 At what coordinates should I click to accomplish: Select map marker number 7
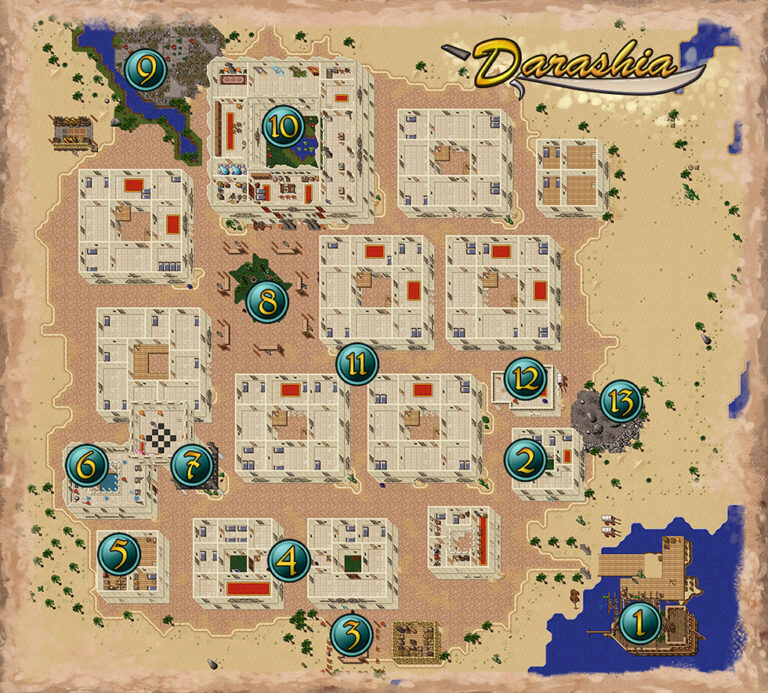(x=191, y=464)
